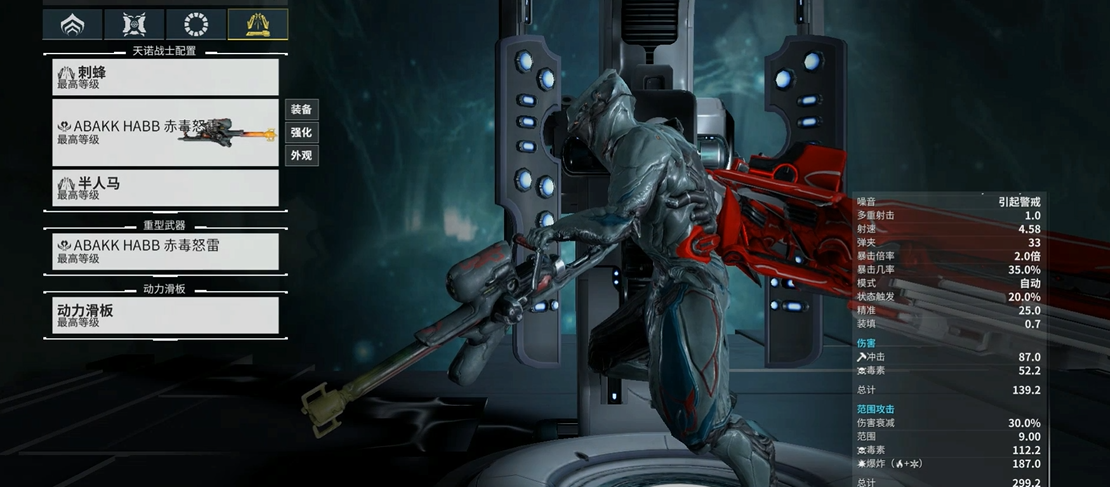The width and height of the screenshot is (1110, 487).
Task: Select the 动力滑板 slot
Action: (166, 315)
